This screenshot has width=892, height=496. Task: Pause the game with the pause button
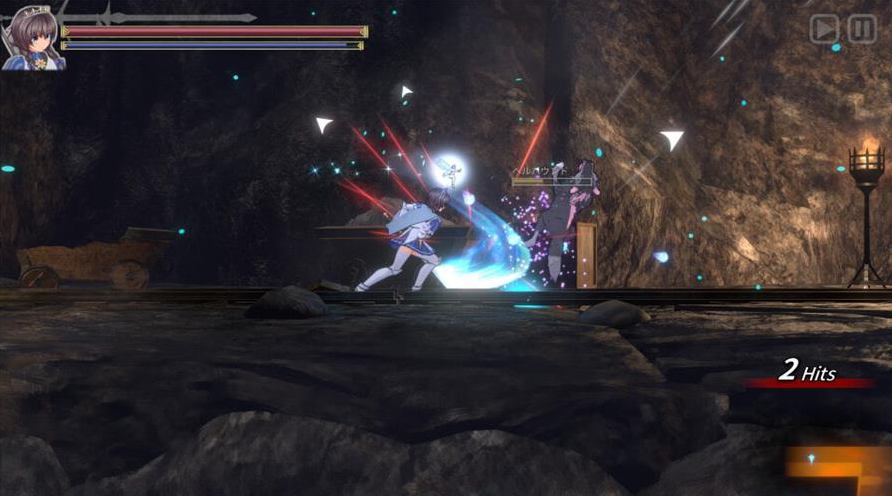click(x=862, y=29)
